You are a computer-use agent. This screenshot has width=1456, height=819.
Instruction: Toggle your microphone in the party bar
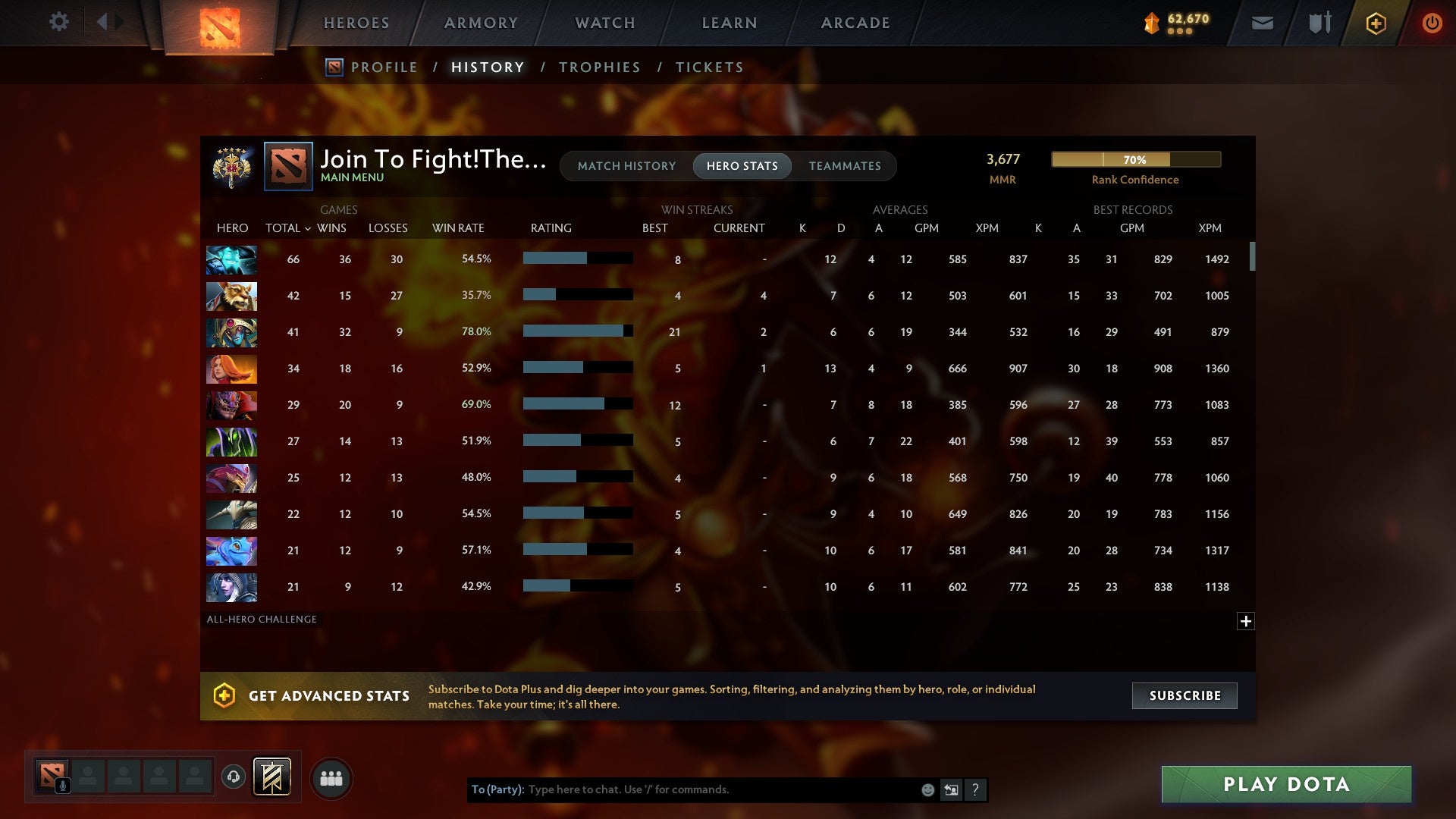[x=62, y=784]
